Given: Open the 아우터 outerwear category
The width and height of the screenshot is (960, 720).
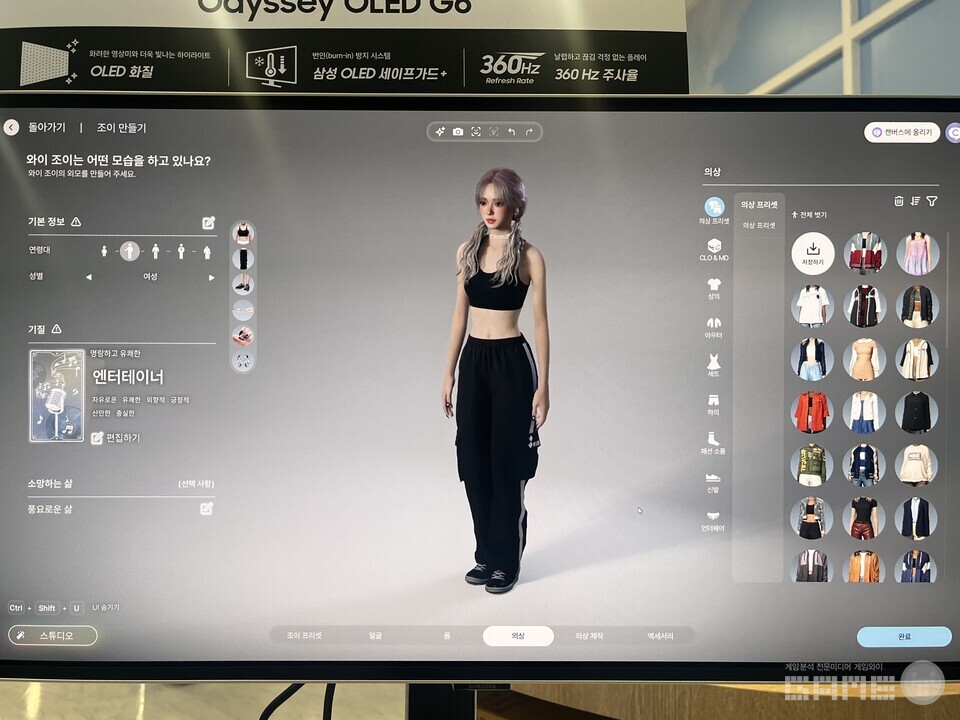Looking at the screenshot, I should pyautogui.click(x=714, y=327).
